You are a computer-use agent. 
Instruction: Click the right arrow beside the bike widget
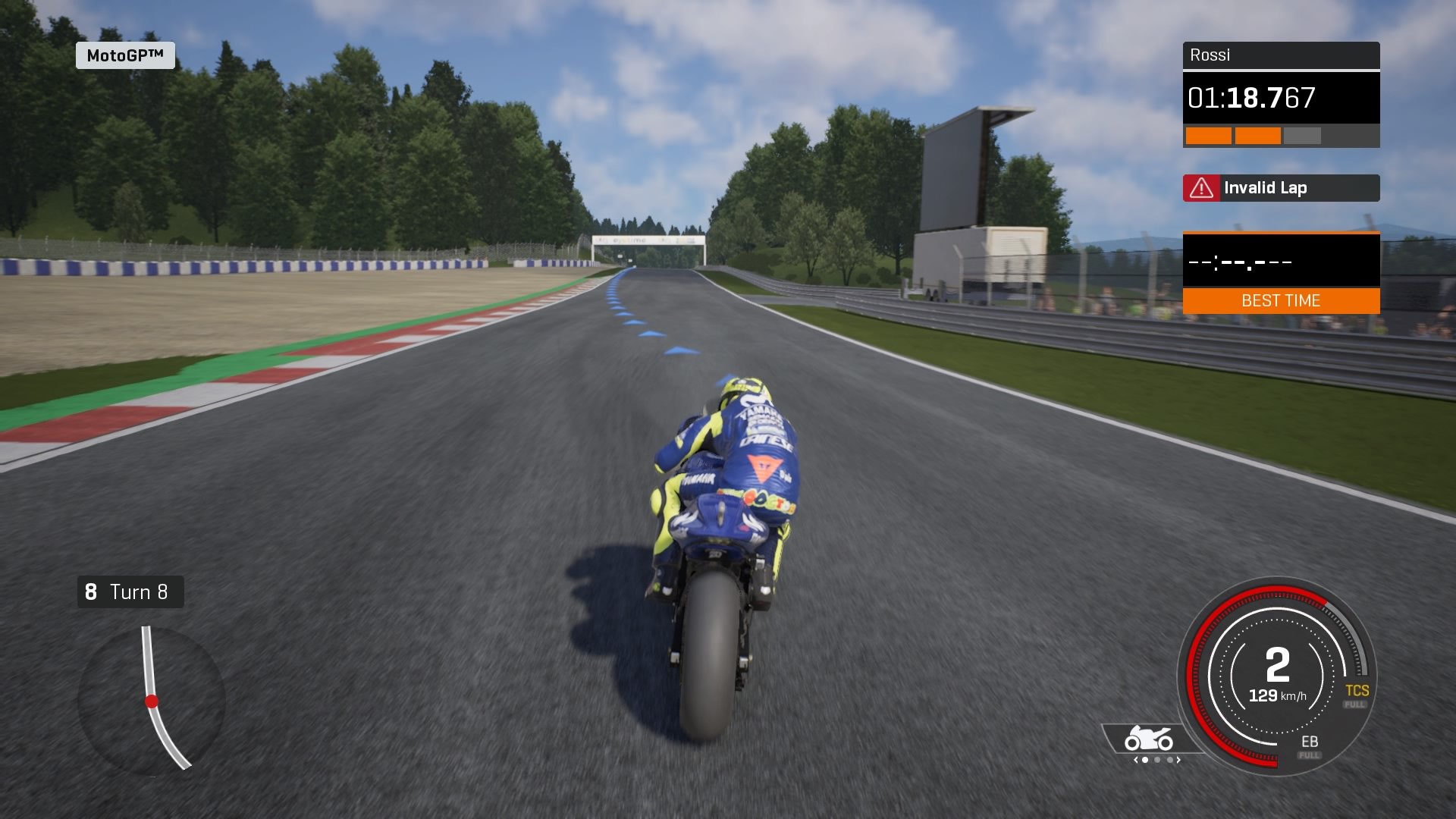click(x=1178, y=760)
